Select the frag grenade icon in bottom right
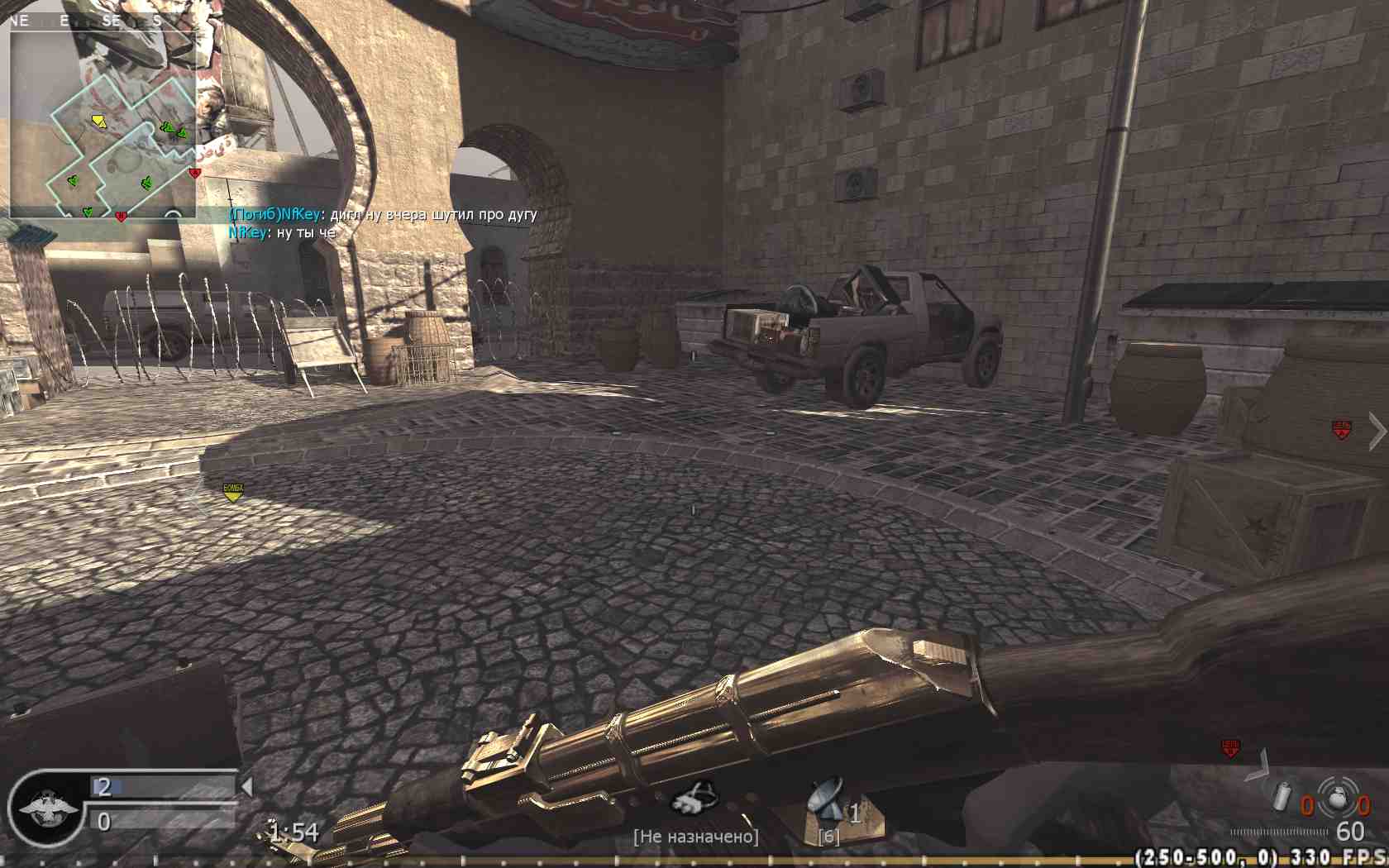Image resolution: width=1389 pixels, height=868 pixels. (x=1338, y=799)
